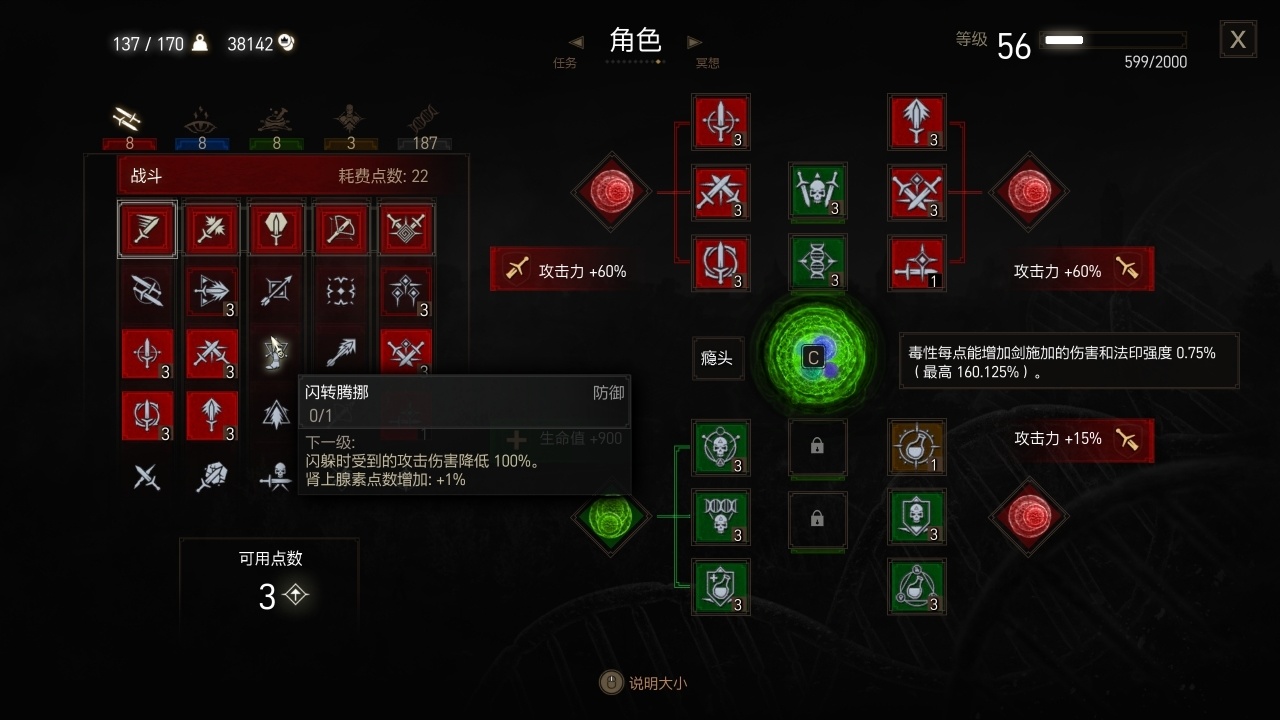Viewport: 1280px width, 720px height.
Task: Switch to the 冥想 screen
Action: coord(708,61)
